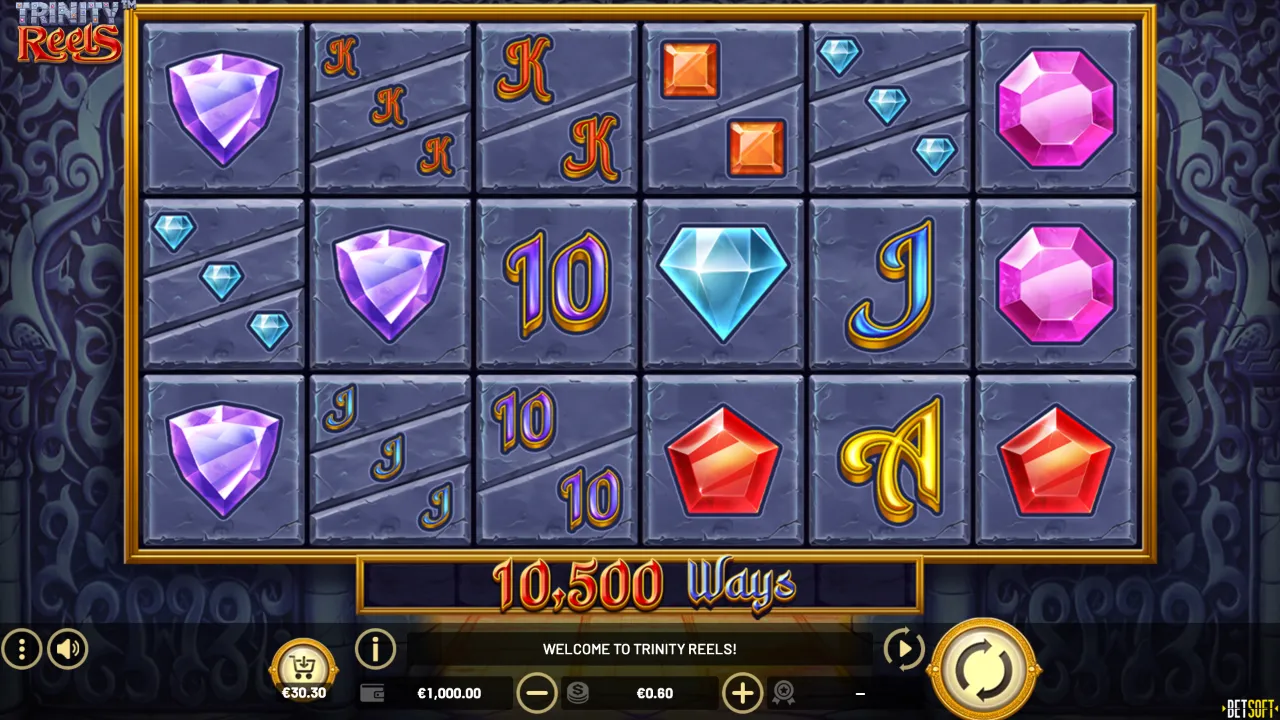Start autoplay with the play arrow
1280x720 pixels.
[x=904, y=650]
